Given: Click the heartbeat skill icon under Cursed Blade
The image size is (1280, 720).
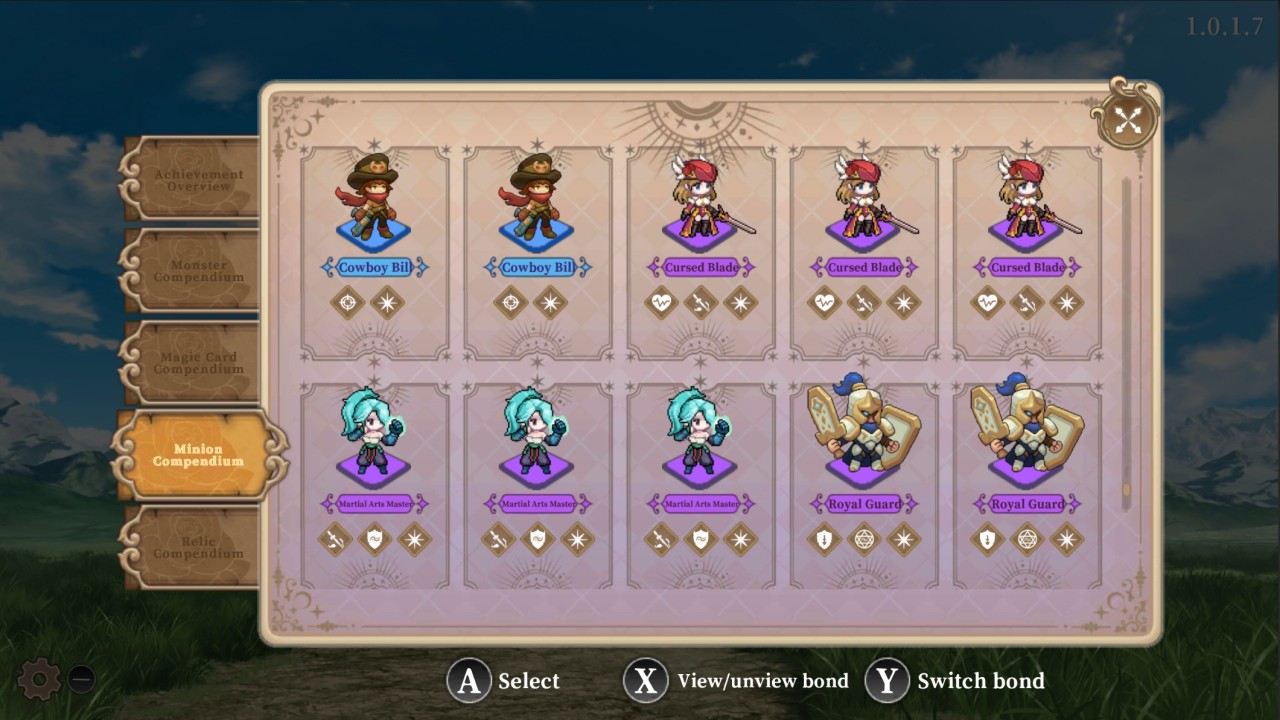Looking at the screenshot, I should pyautogui.click(x=661, y=303).
